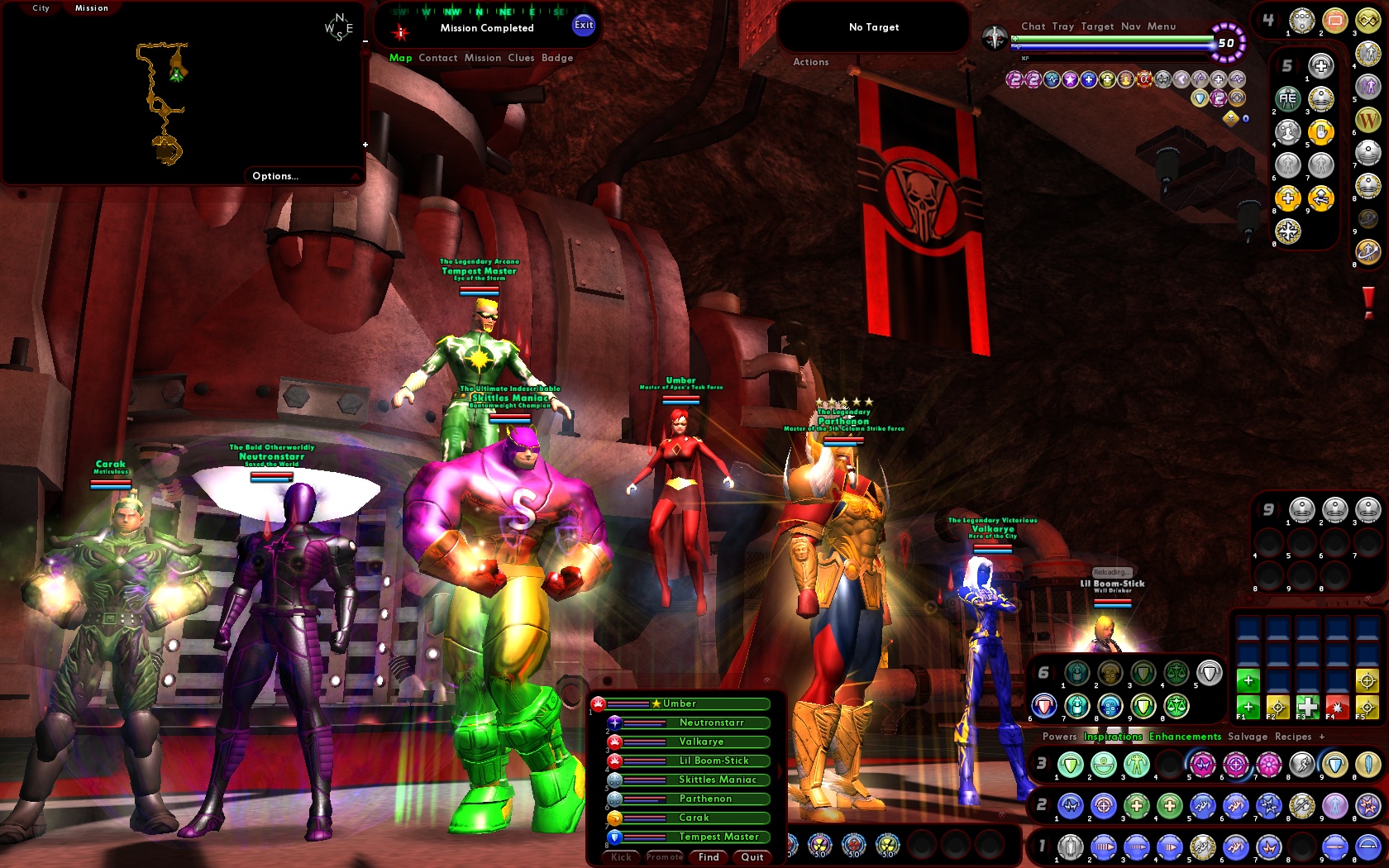The height and width of the screenshot is (868, 1389).
Task: Click the skull badge counter icon below the buffs
Action: [x=1231, y=119]
